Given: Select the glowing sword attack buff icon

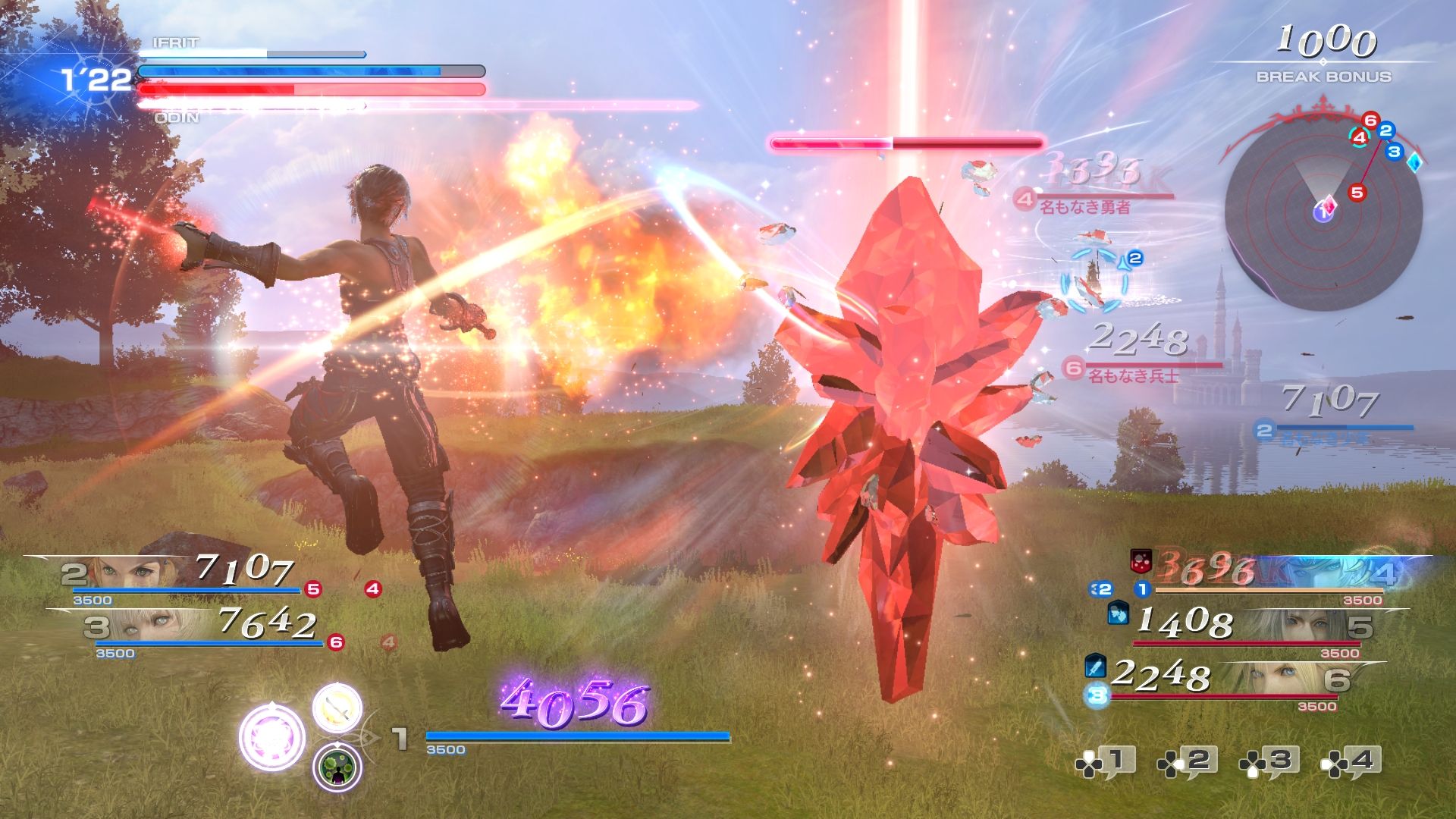Looking at the screenshot, I should (337, 708).
